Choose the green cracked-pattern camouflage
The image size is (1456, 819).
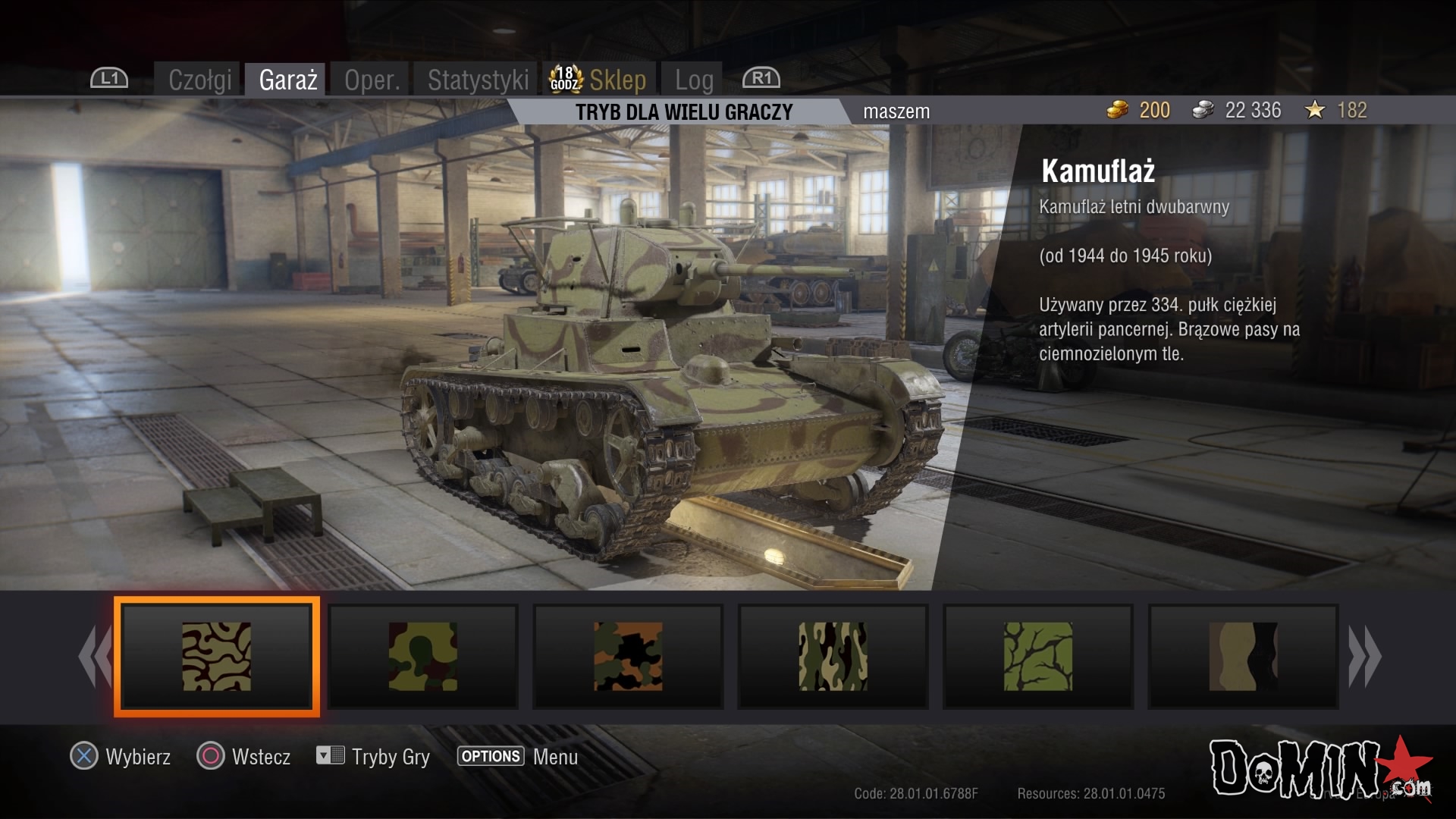(x=1038, y=657)
